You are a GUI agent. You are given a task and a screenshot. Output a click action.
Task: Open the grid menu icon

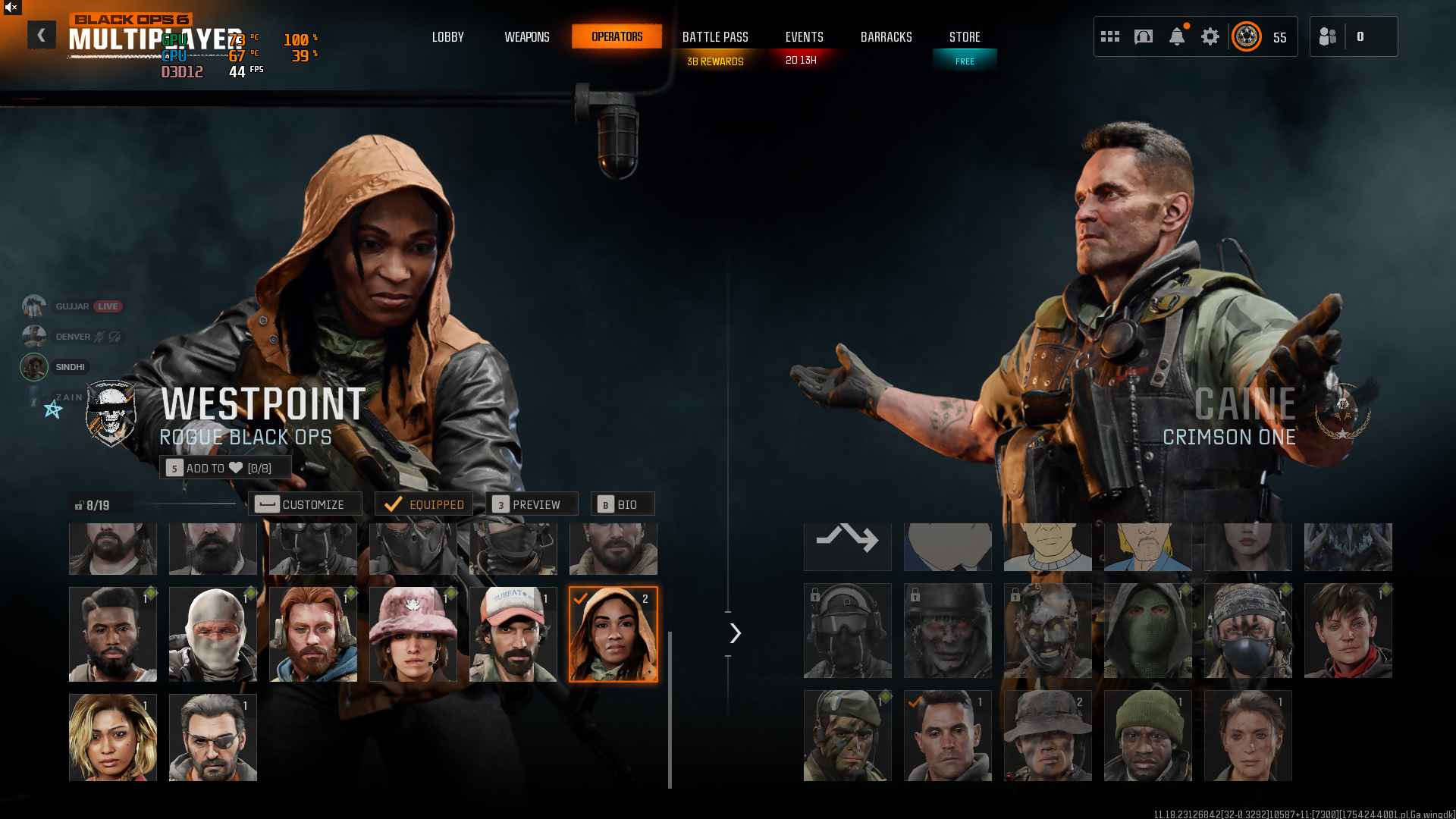click(1110, 36)
